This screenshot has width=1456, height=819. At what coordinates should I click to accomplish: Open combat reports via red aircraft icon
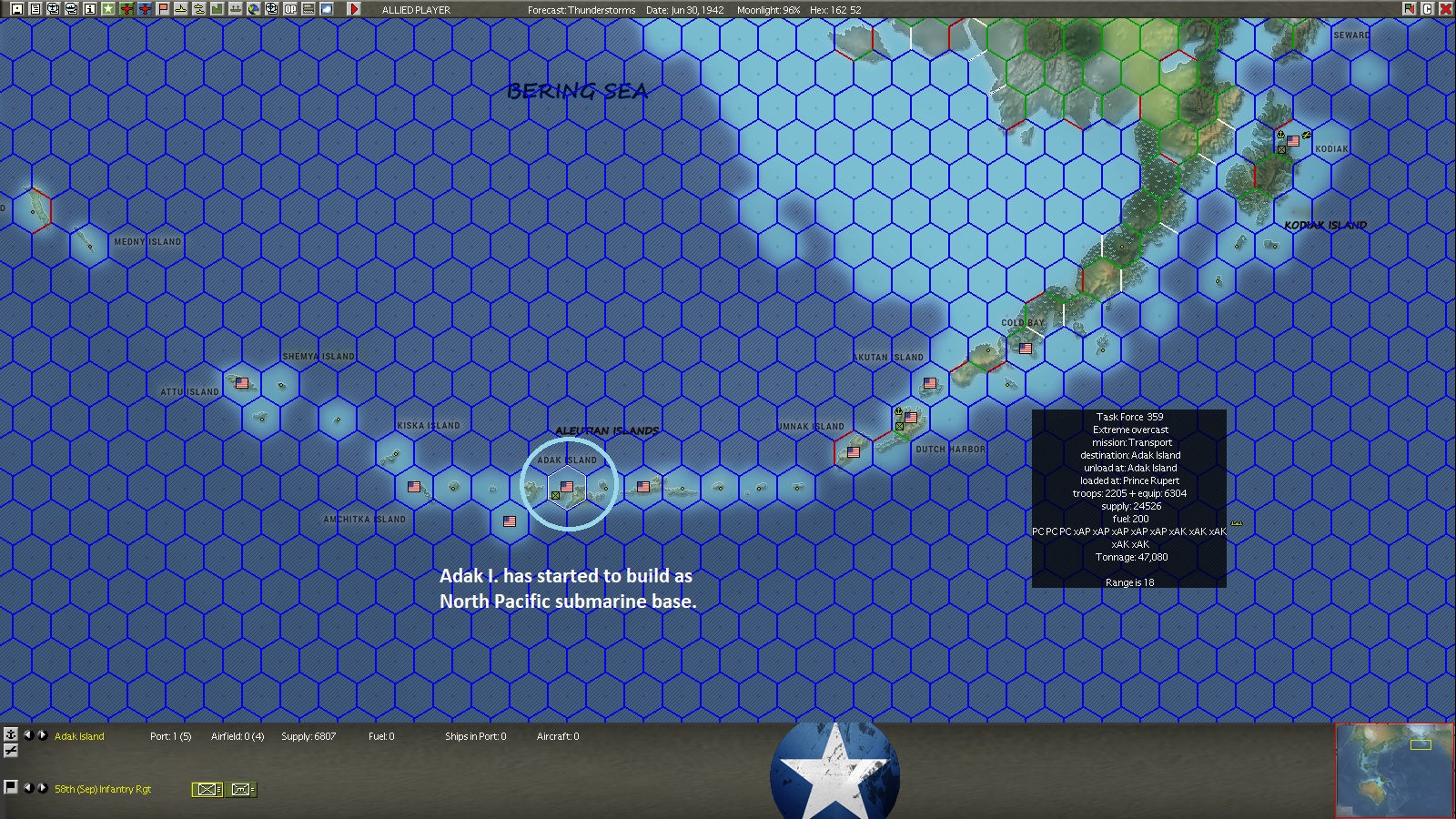[126, 9]
